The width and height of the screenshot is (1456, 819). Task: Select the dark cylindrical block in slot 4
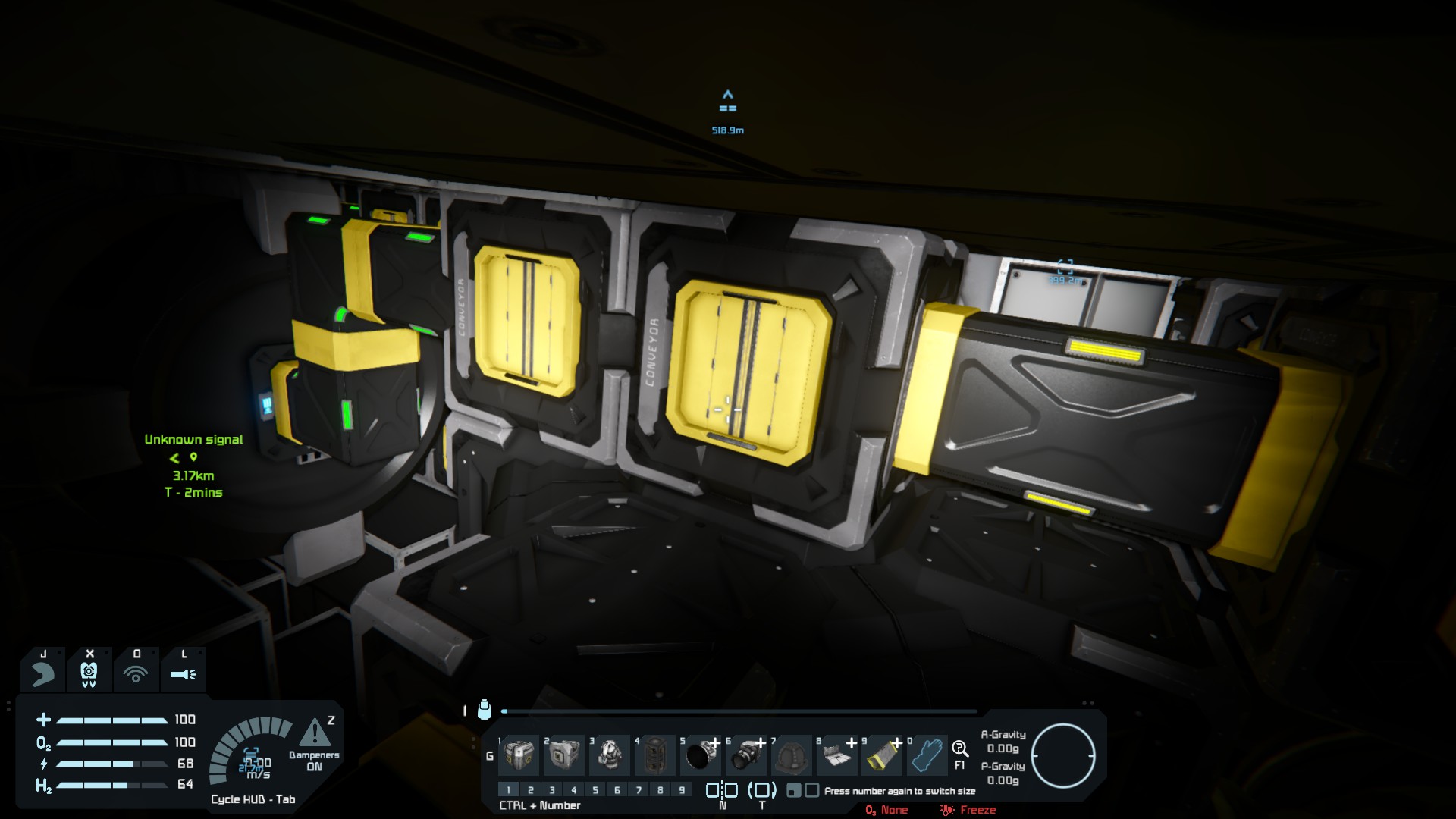pyautogui.click(x=656, y=755)
